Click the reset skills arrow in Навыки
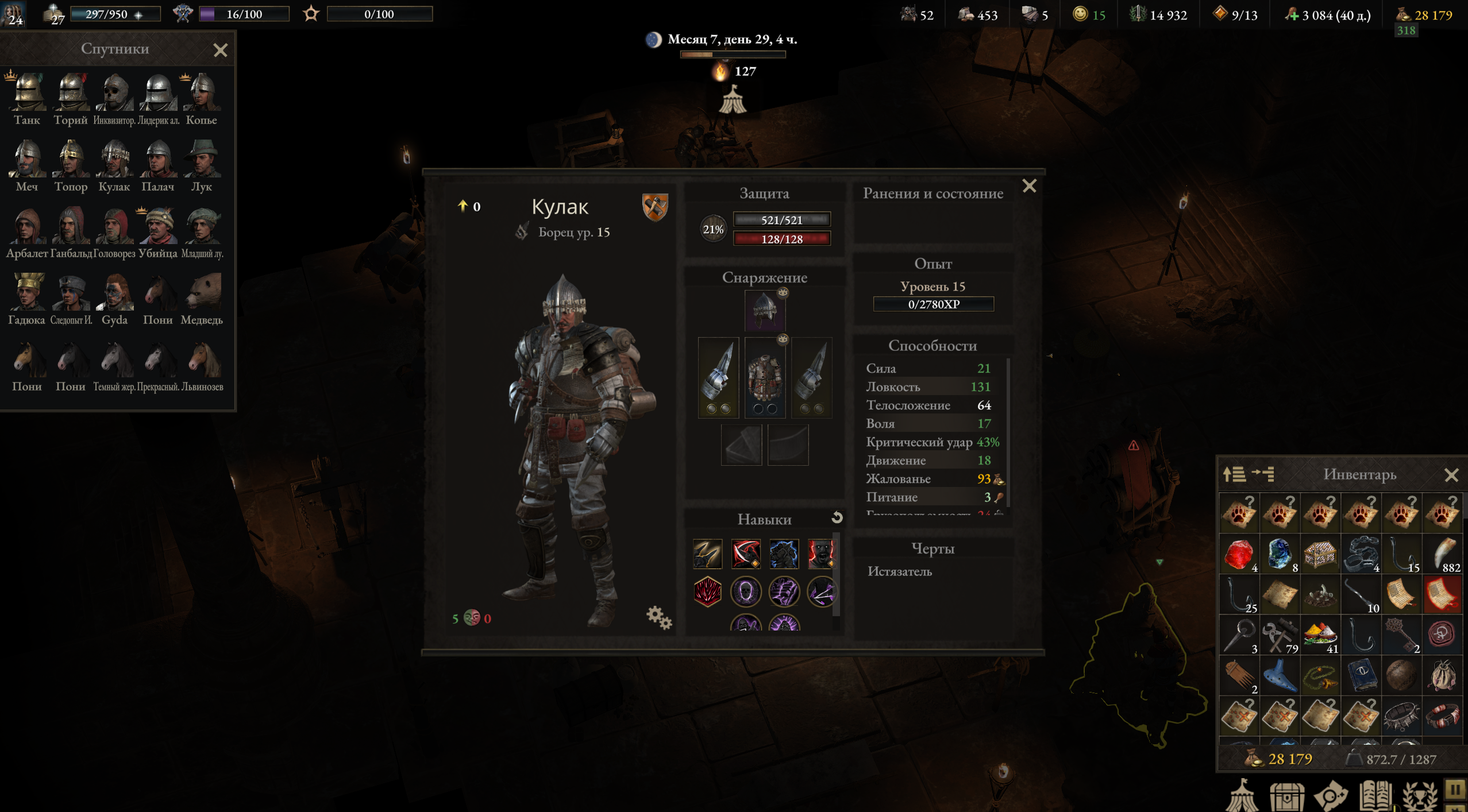The width and height of the screenshot is (1468, 812). [x=837, y=518]
